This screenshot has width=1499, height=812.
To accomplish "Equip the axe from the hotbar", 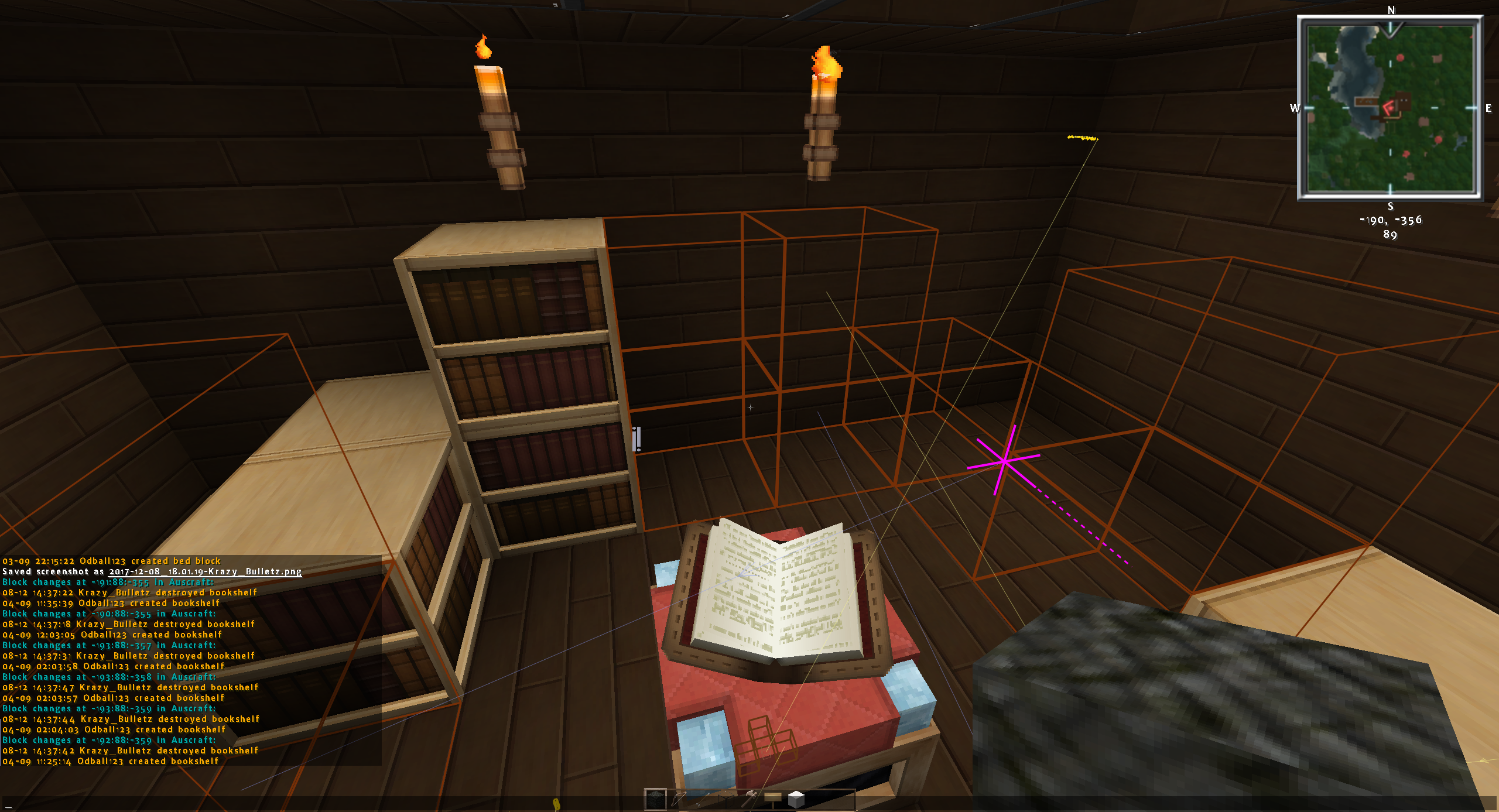I will 750,799.
